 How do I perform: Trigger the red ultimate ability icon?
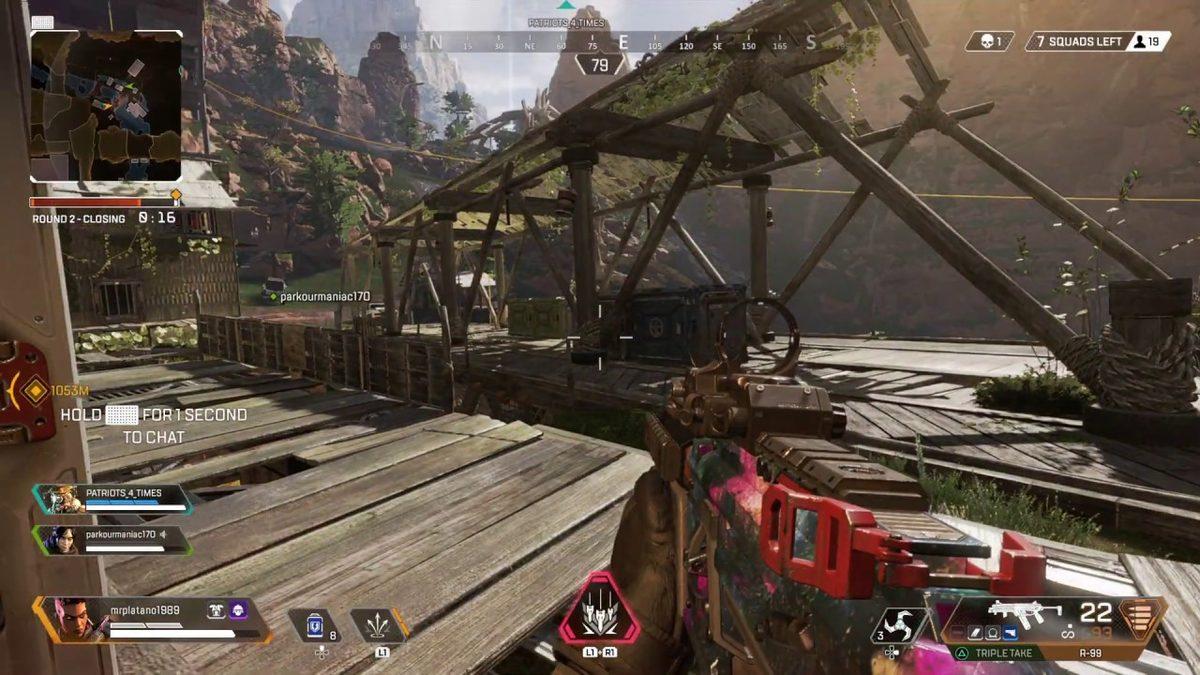(x=598, y=609)
